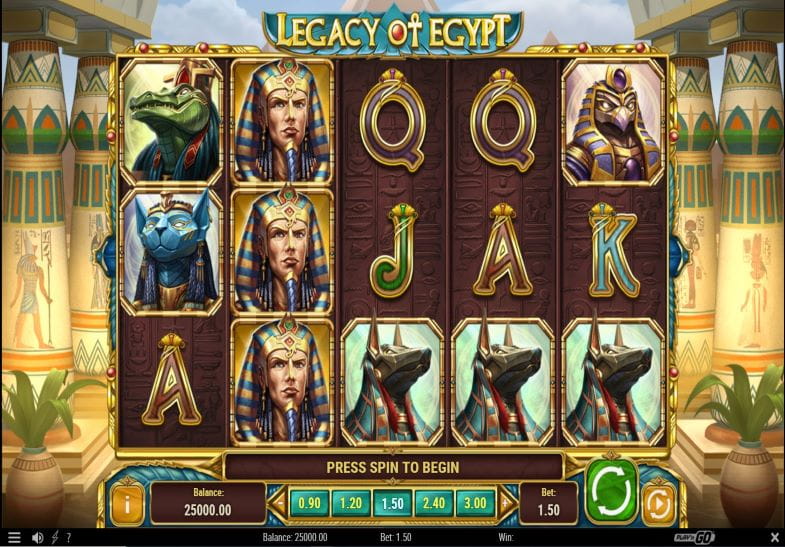Pick the 2.40 bet option
The width and height of the screenshot is (785, 547).
(x=435, y=503)
